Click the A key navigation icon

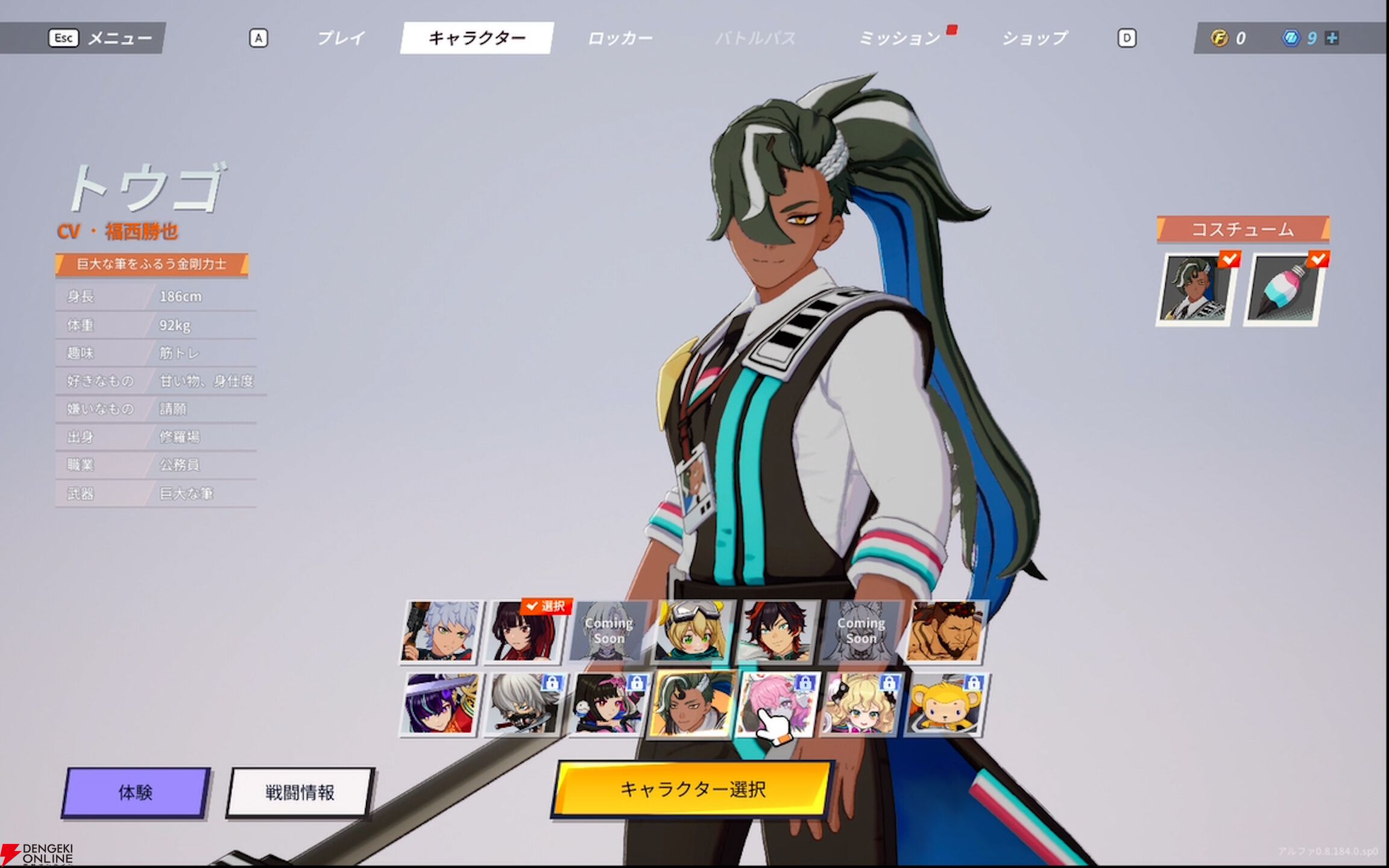(x=260, y=38)
